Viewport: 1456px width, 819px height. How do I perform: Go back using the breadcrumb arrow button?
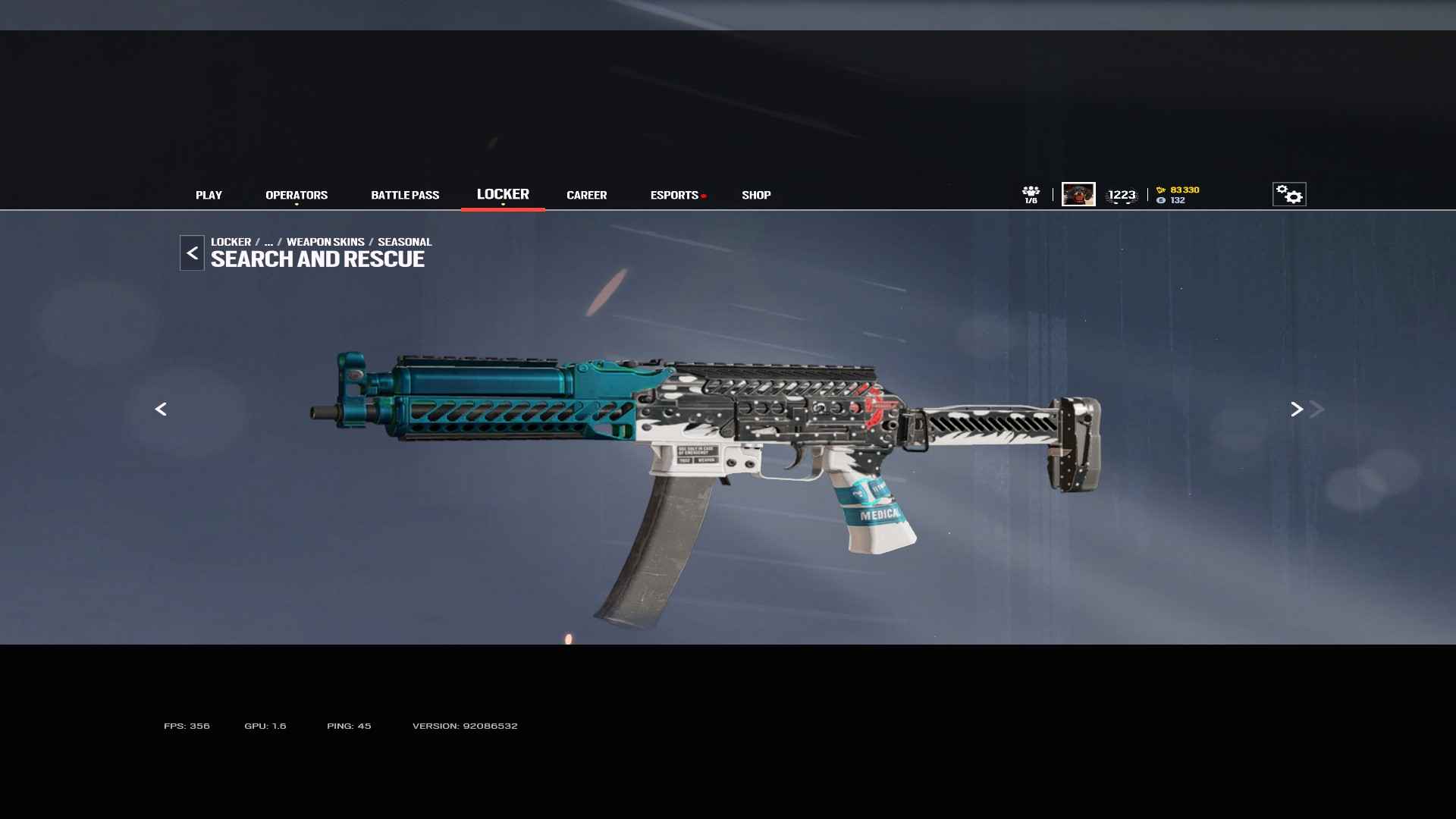point(192,253)
